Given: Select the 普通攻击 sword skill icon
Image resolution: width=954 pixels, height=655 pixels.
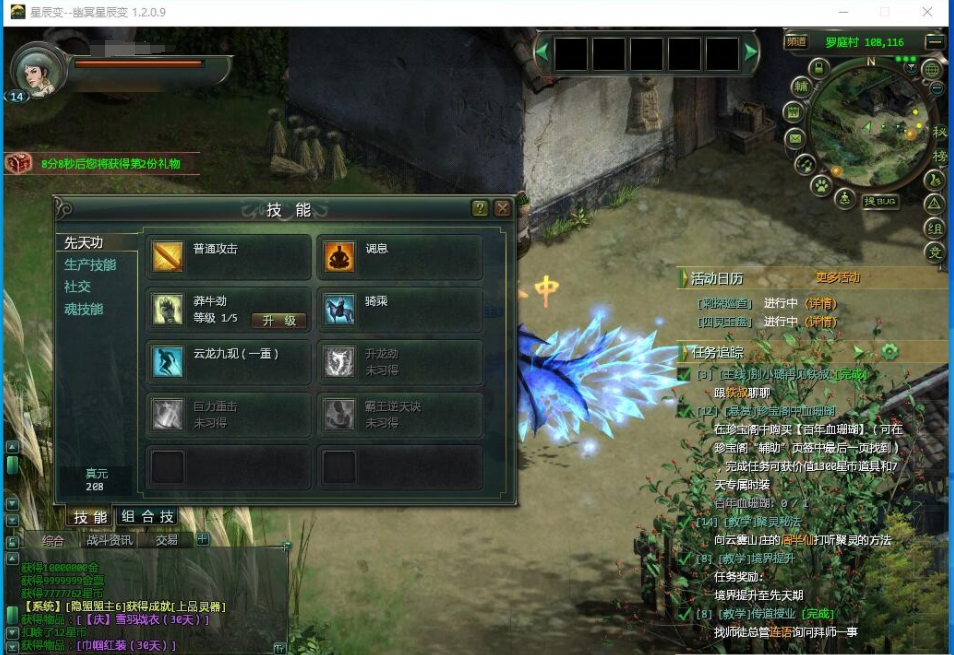Looking at the screenshot, I should (x=167, y=256).
